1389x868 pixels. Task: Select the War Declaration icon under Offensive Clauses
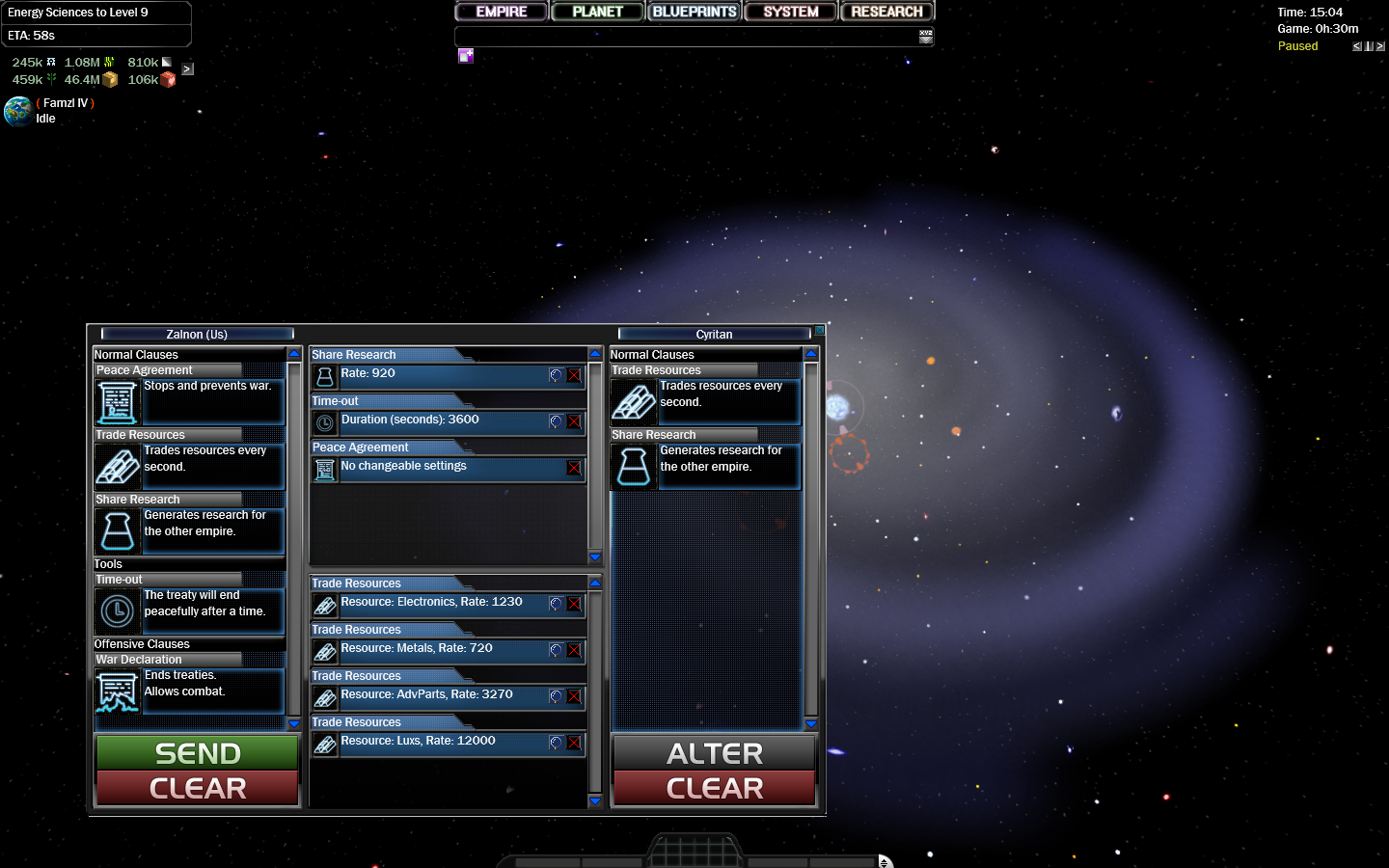click(x=117, y=692)
